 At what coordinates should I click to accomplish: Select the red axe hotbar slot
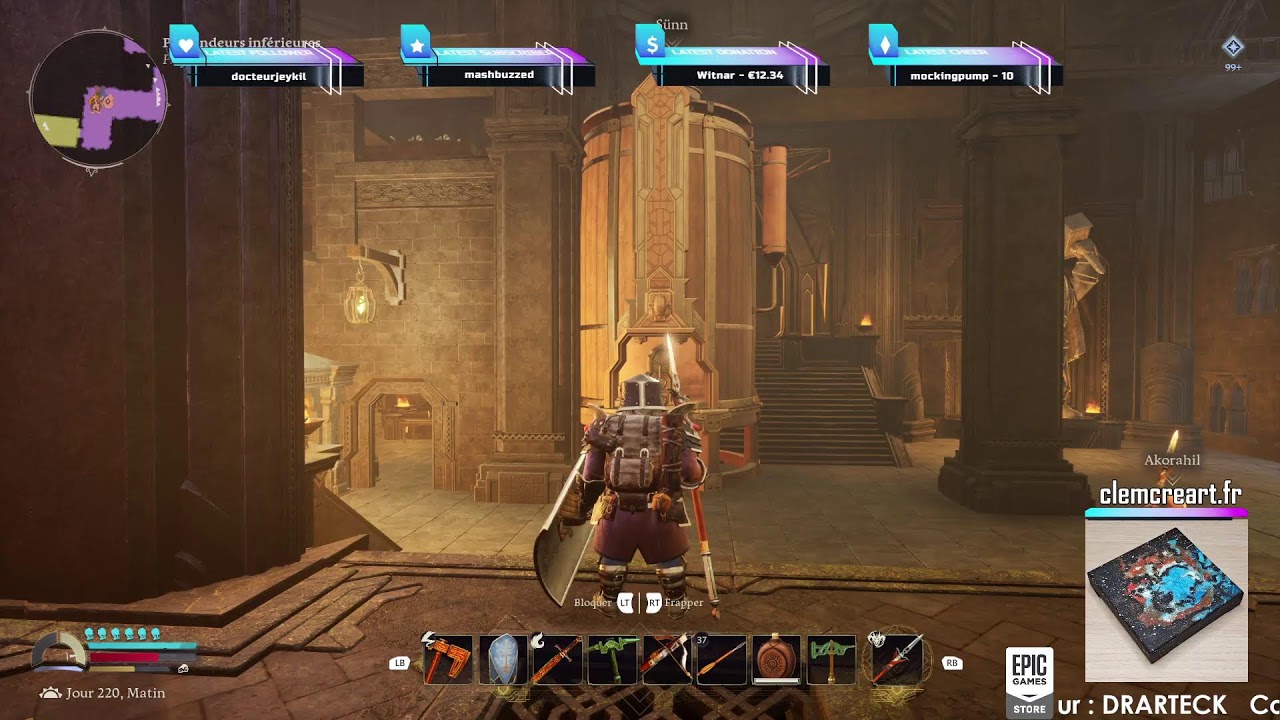coord(447,660)
